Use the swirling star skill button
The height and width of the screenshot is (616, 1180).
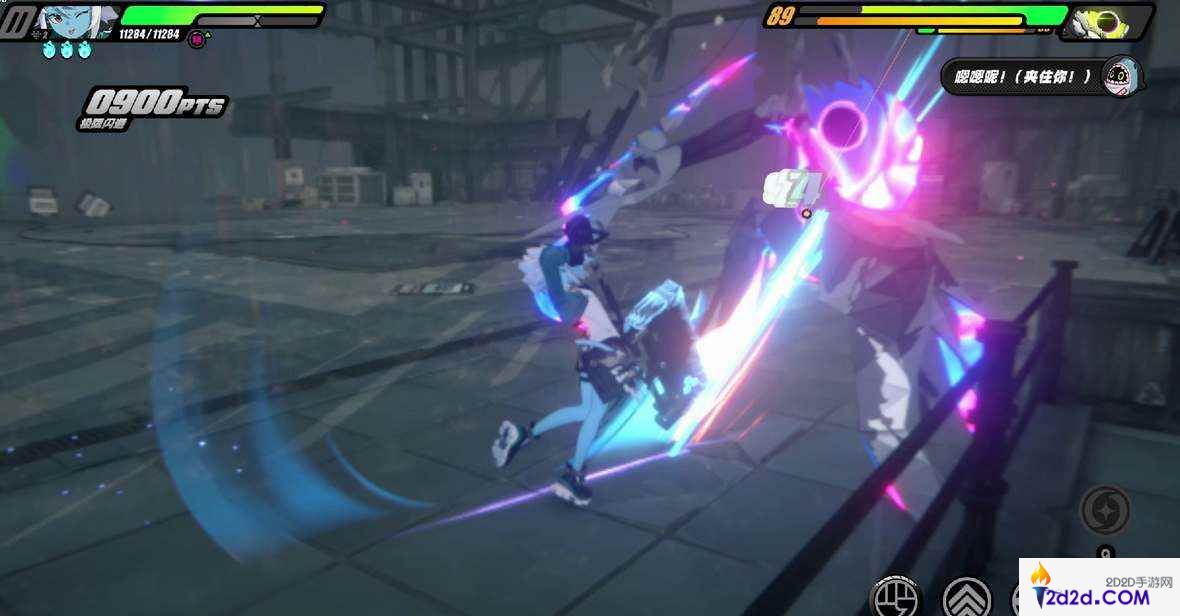tap(1105, 509)
